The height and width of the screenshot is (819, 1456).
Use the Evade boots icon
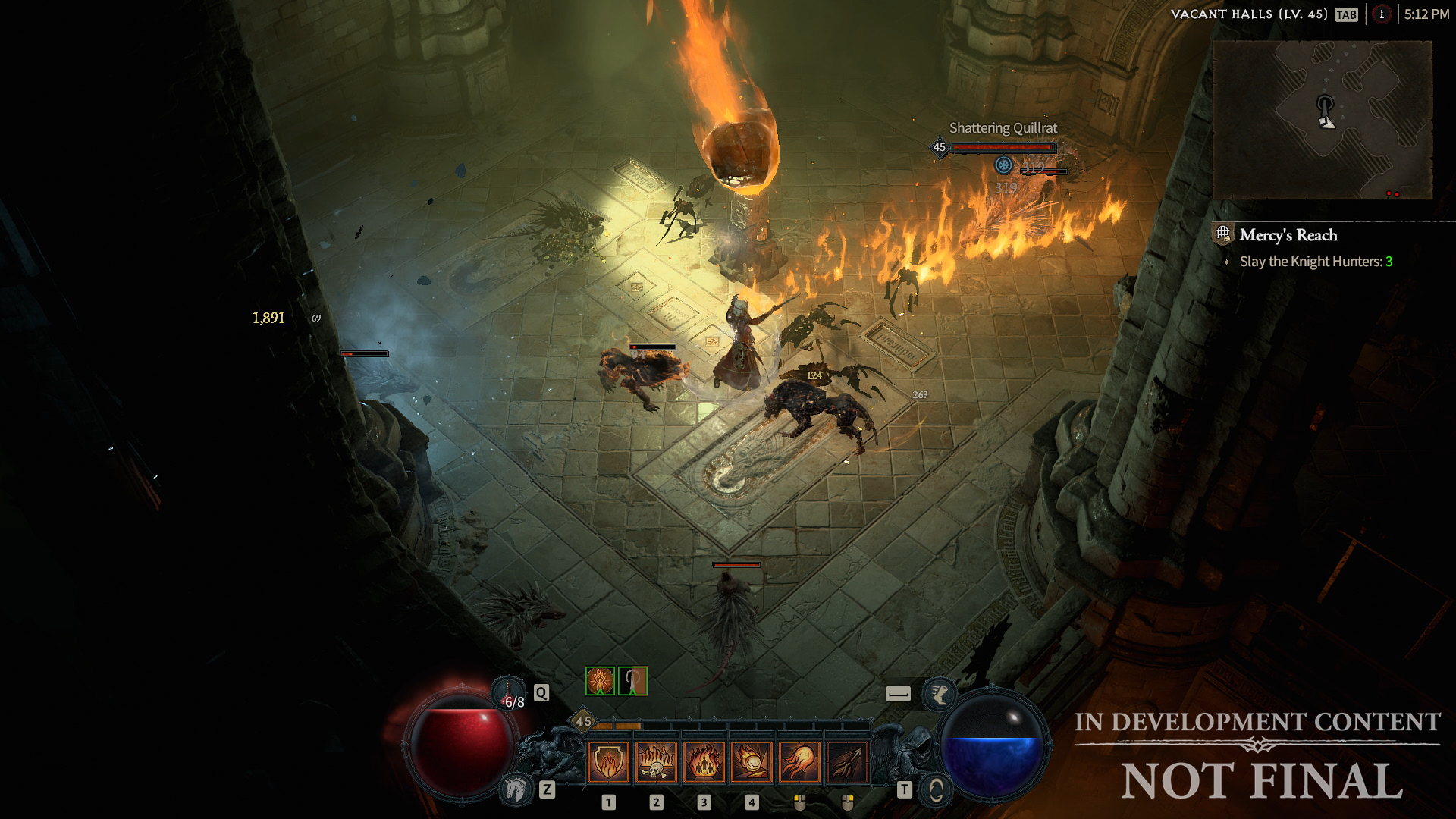pos(940,695)
